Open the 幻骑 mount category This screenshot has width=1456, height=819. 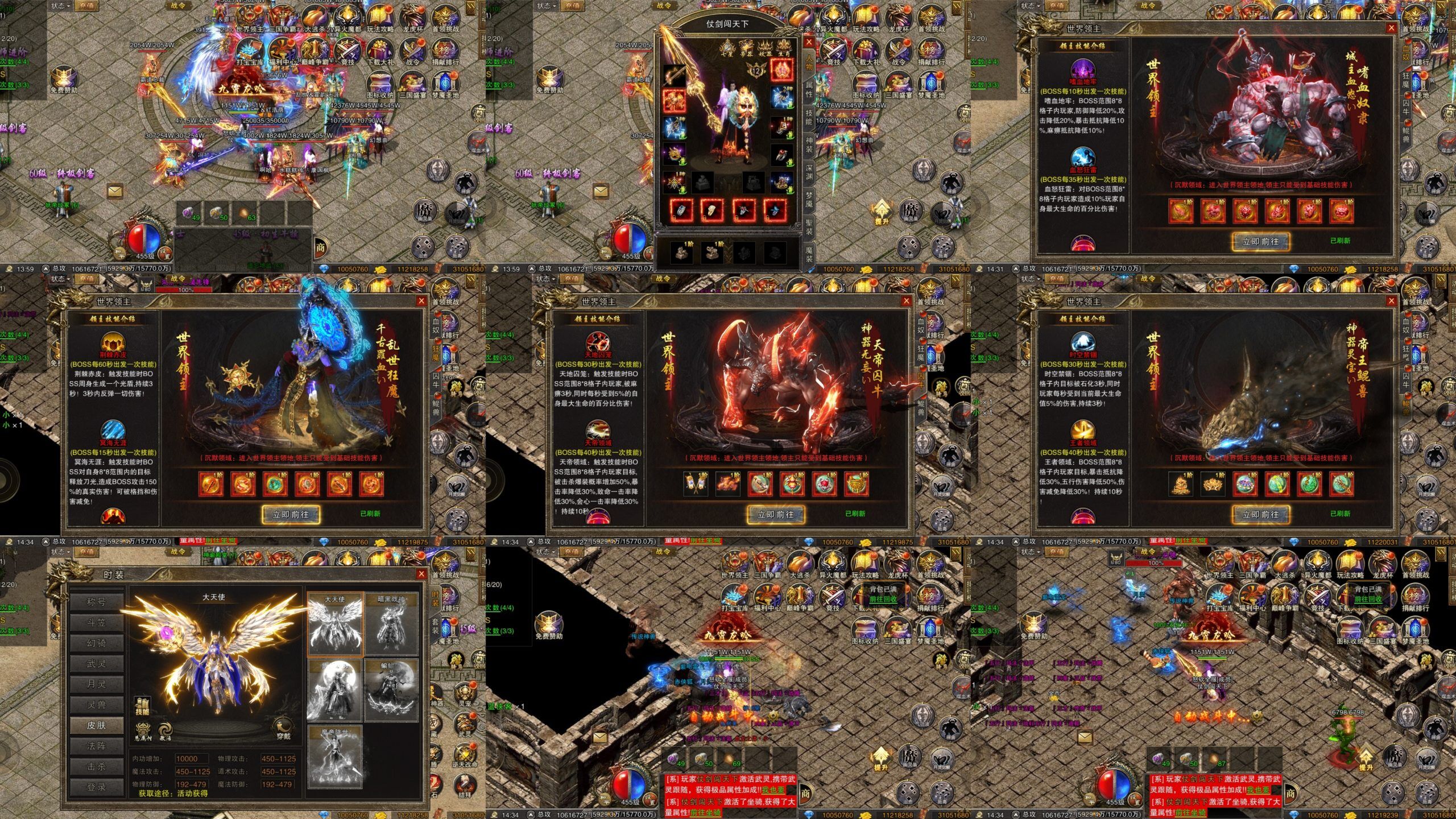(x=96, y=643)
